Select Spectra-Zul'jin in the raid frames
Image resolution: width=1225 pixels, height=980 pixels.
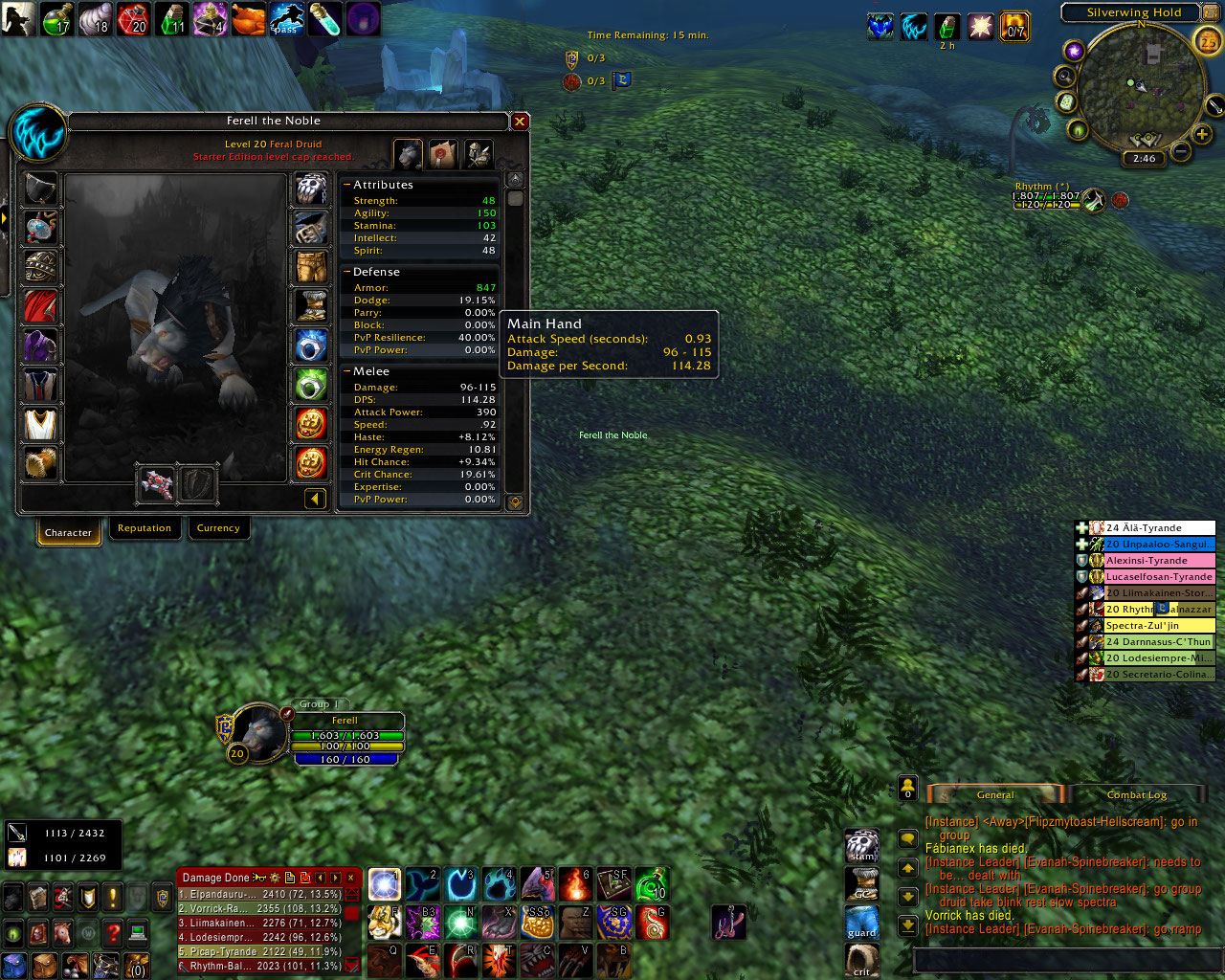(1159, 625)
